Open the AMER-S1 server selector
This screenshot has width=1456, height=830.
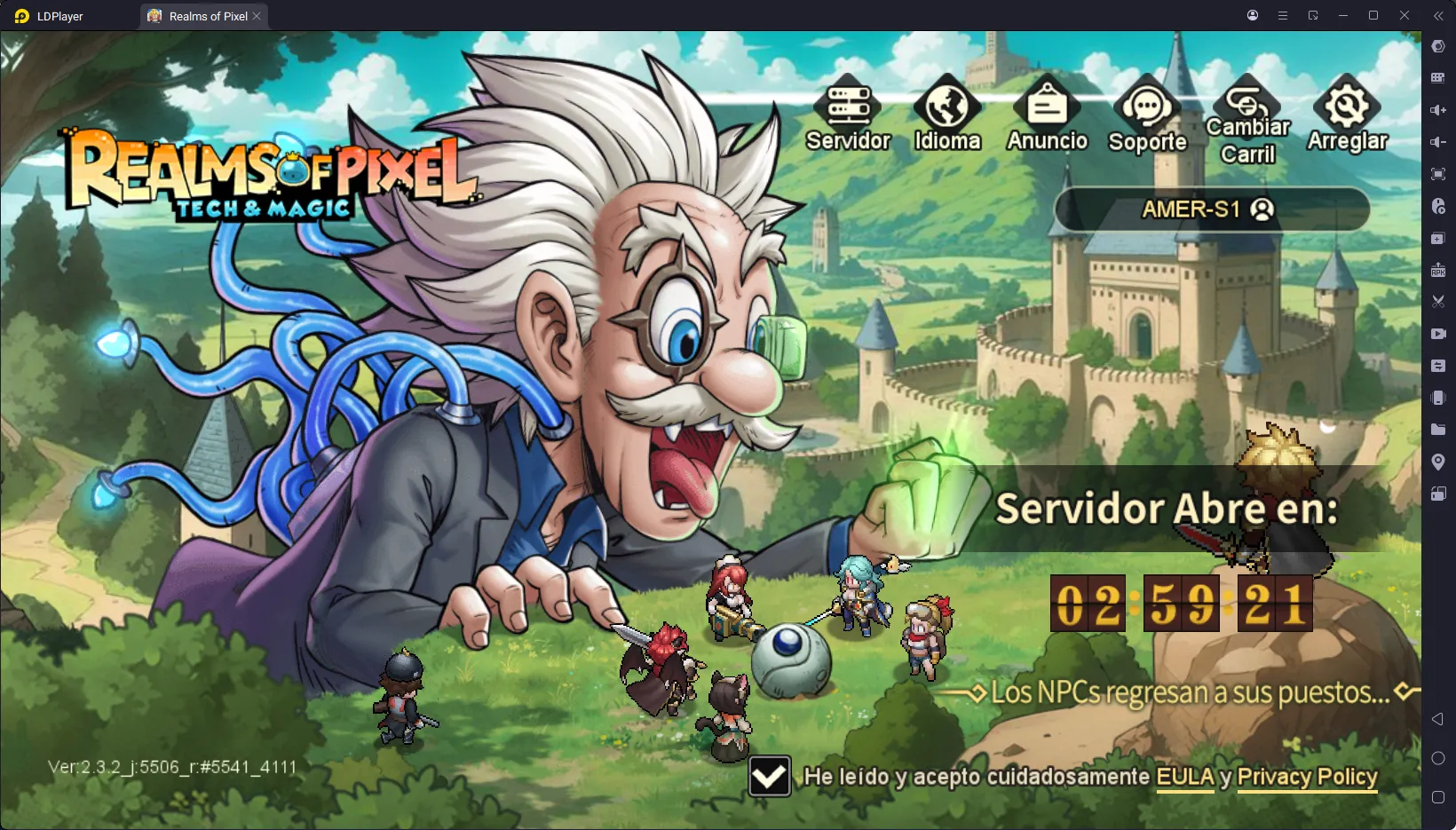pos(1211,209)
